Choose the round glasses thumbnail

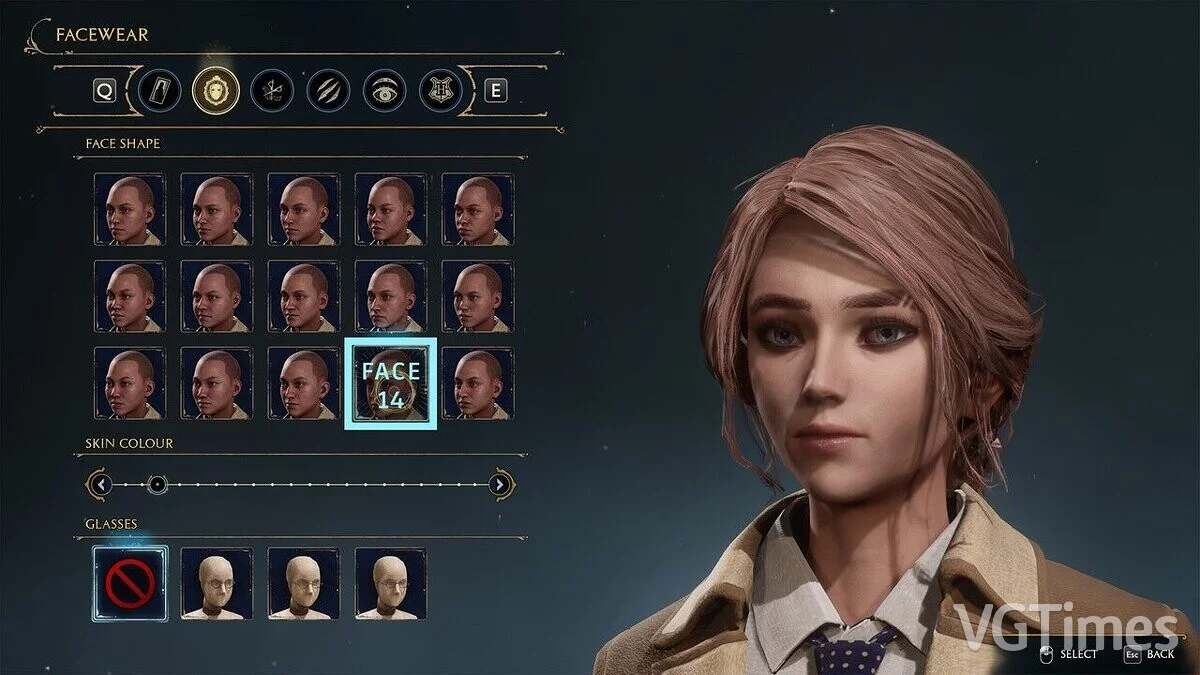(217, 583)
